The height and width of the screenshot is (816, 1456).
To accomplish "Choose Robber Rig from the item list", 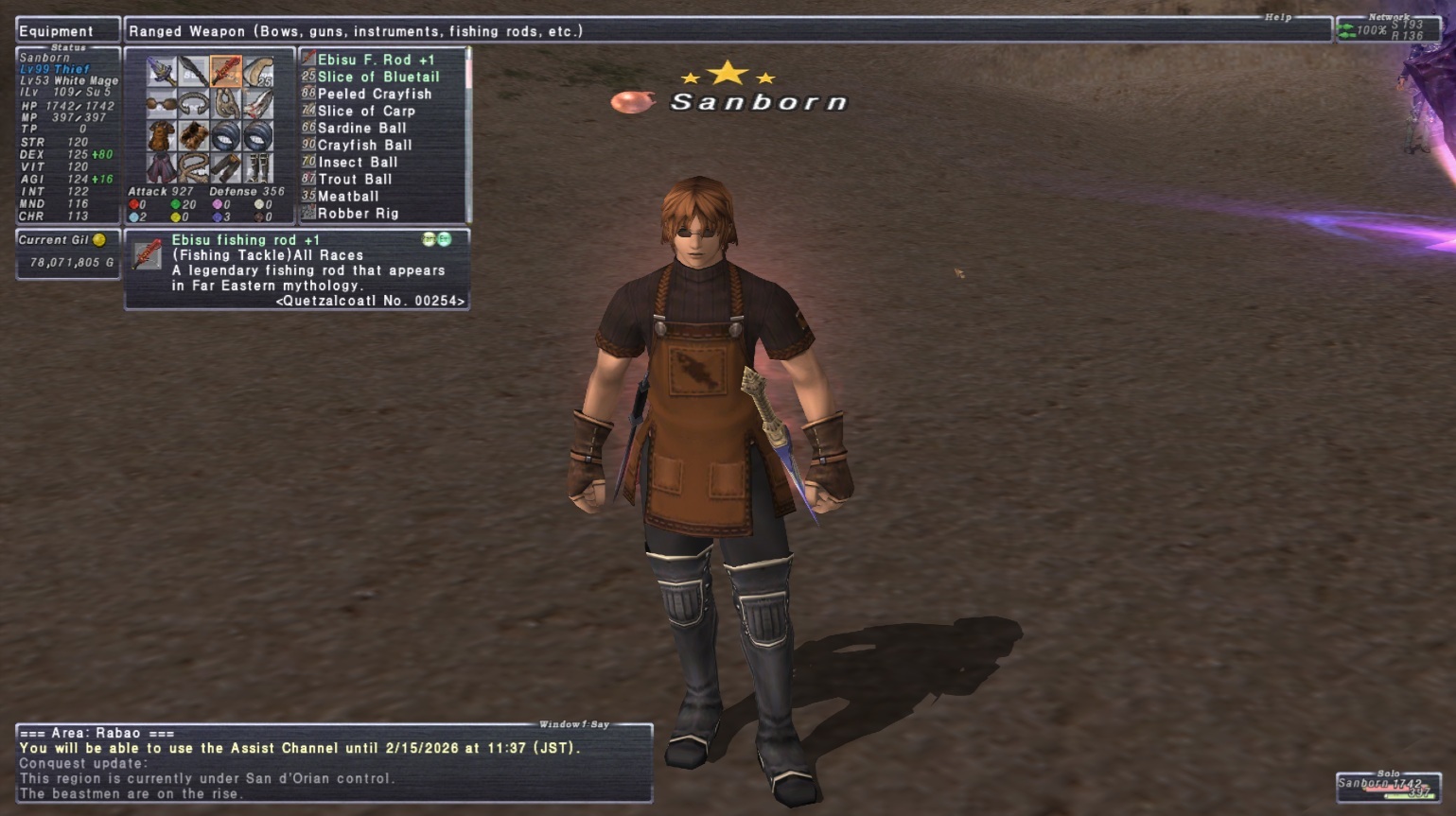I will [357, 213].
